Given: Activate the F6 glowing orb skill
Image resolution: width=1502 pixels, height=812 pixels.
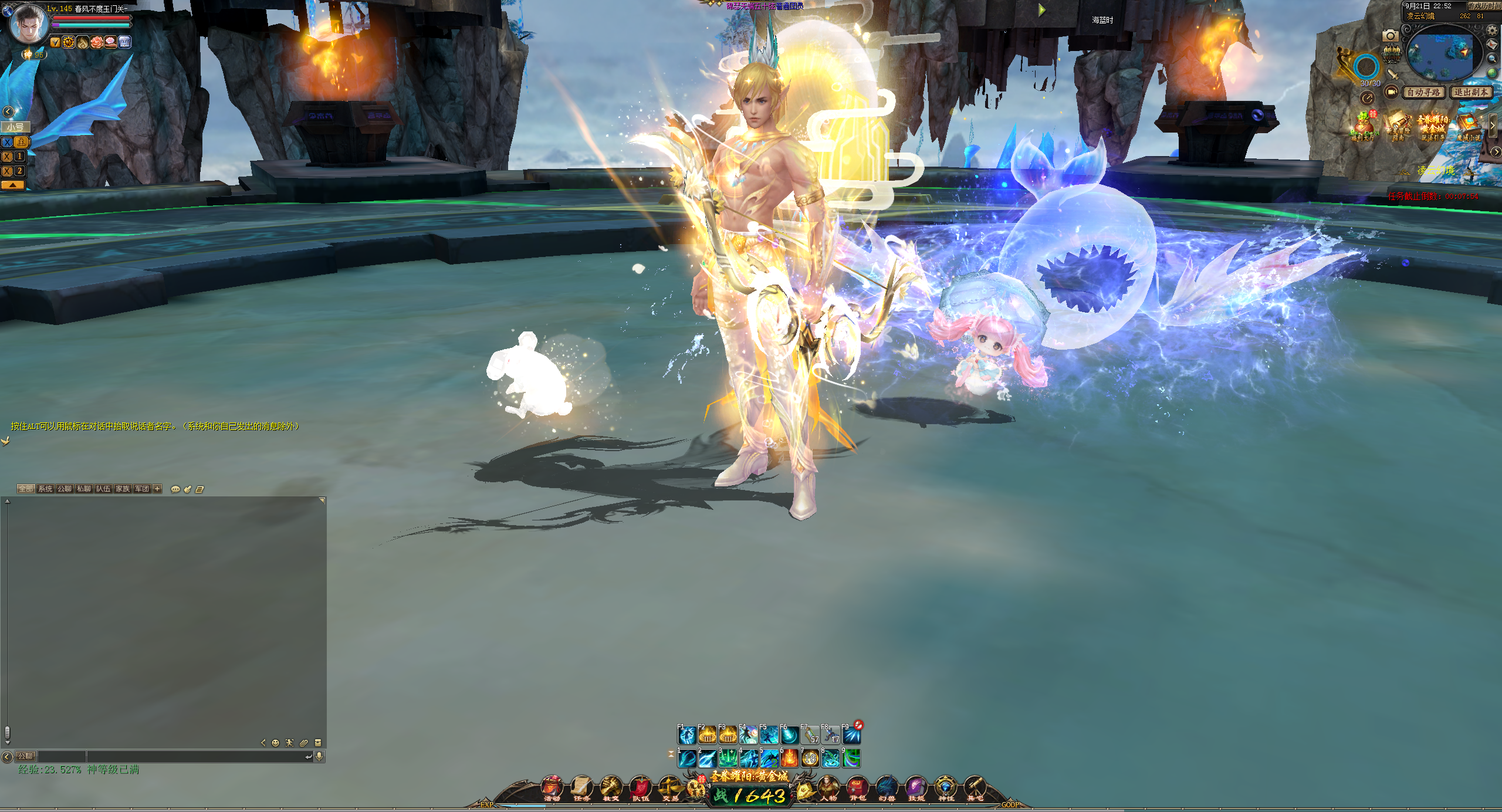Looking at the screenshot, I should click(x=789, y=735).
